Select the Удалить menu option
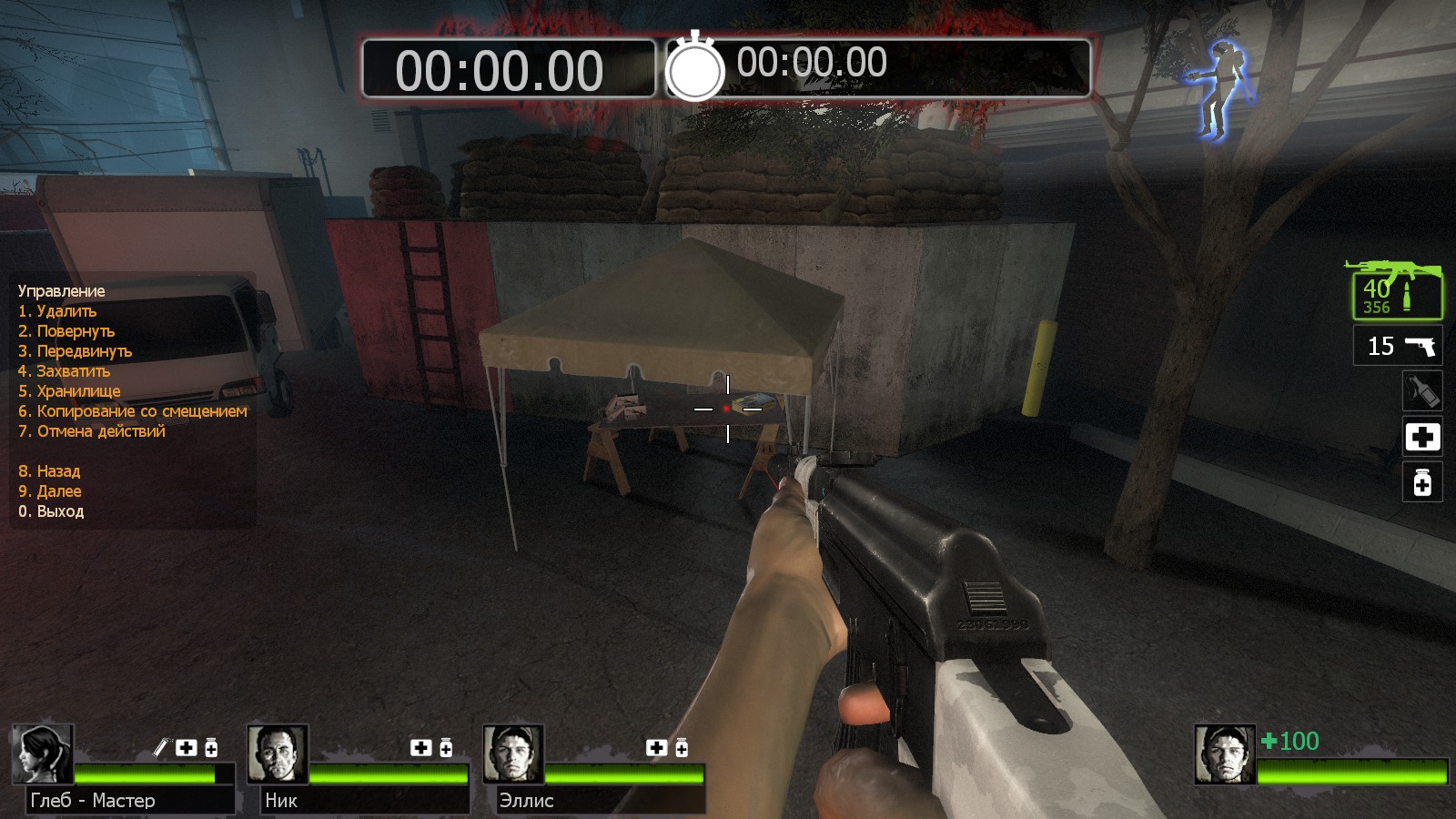Viewport: 1456px width, 819px height. pyautogui.click(x=57, y=311)
